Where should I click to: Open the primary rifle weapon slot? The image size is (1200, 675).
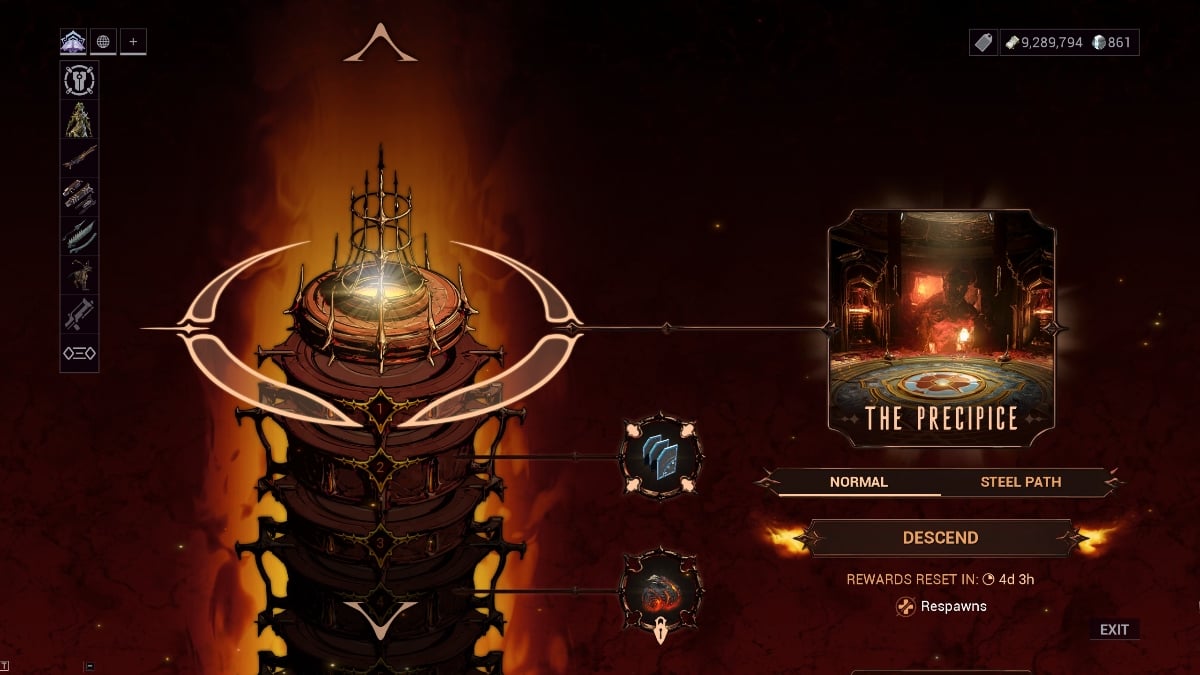(79, 158)
